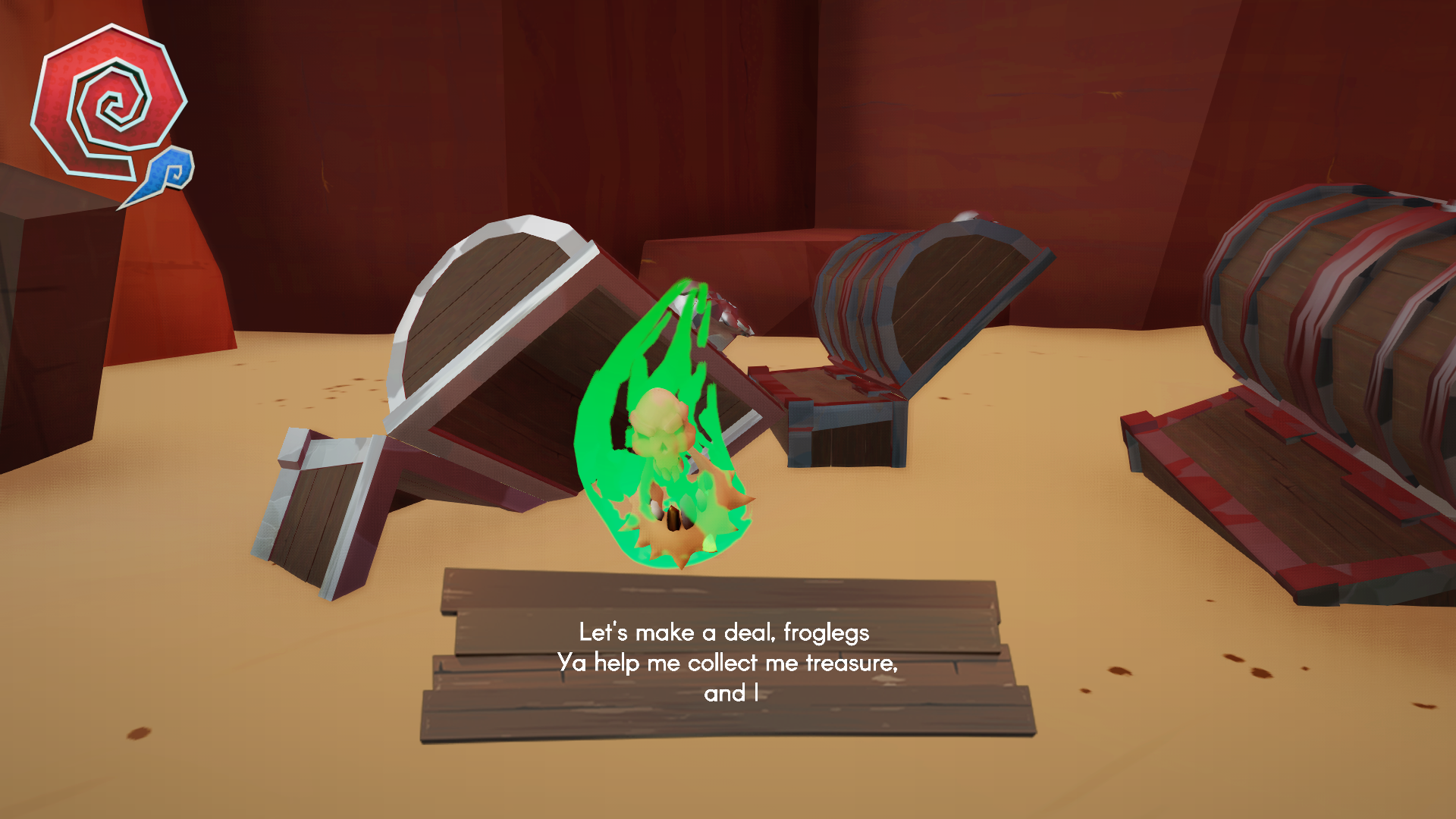The height and width of the screenshot is (819, 1456).
Task: Select the 'Let's make a deal, froglegs' line
Action: [724, 632]
